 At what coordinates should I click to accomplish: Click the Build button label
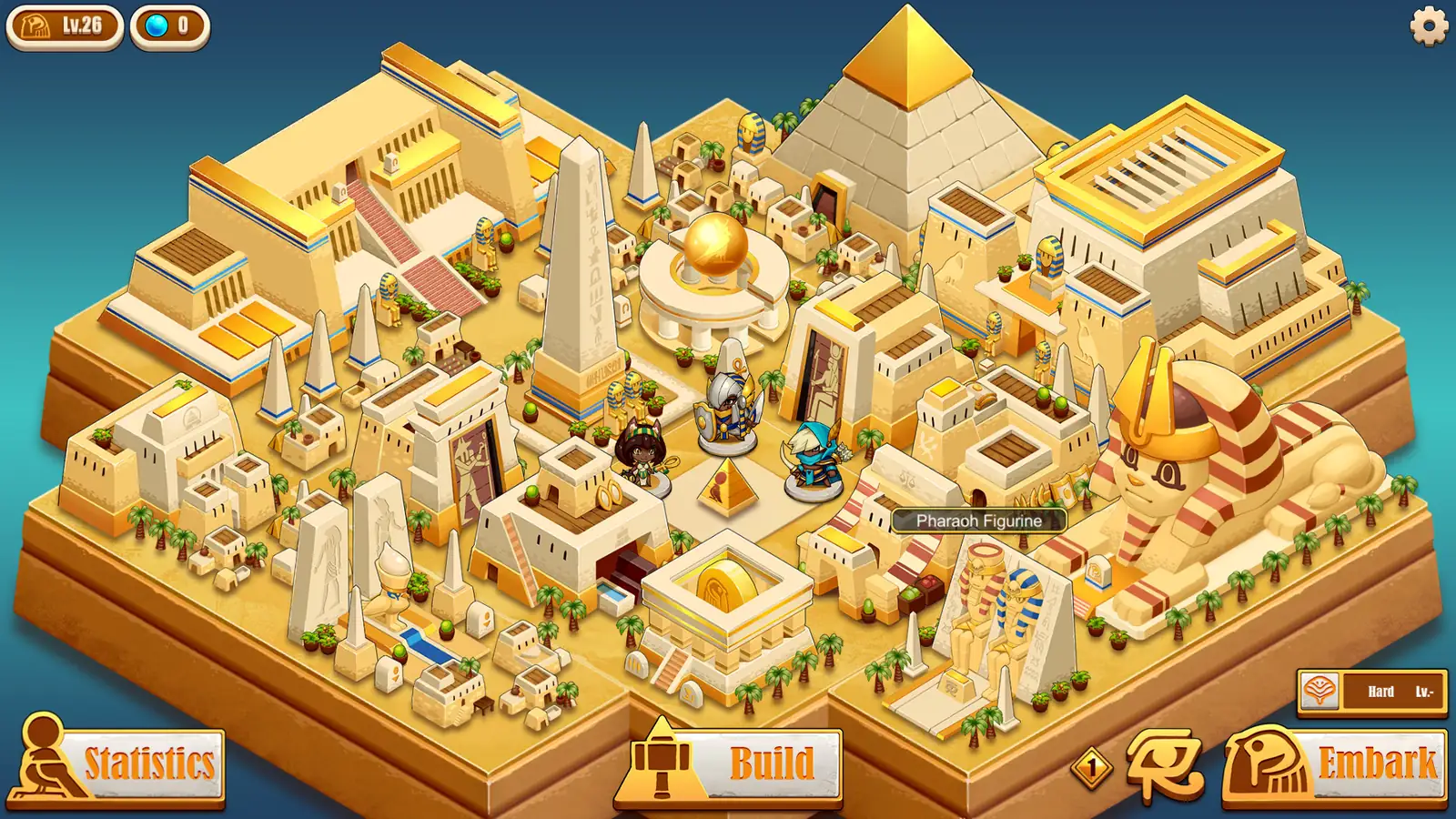pos(773,763)
